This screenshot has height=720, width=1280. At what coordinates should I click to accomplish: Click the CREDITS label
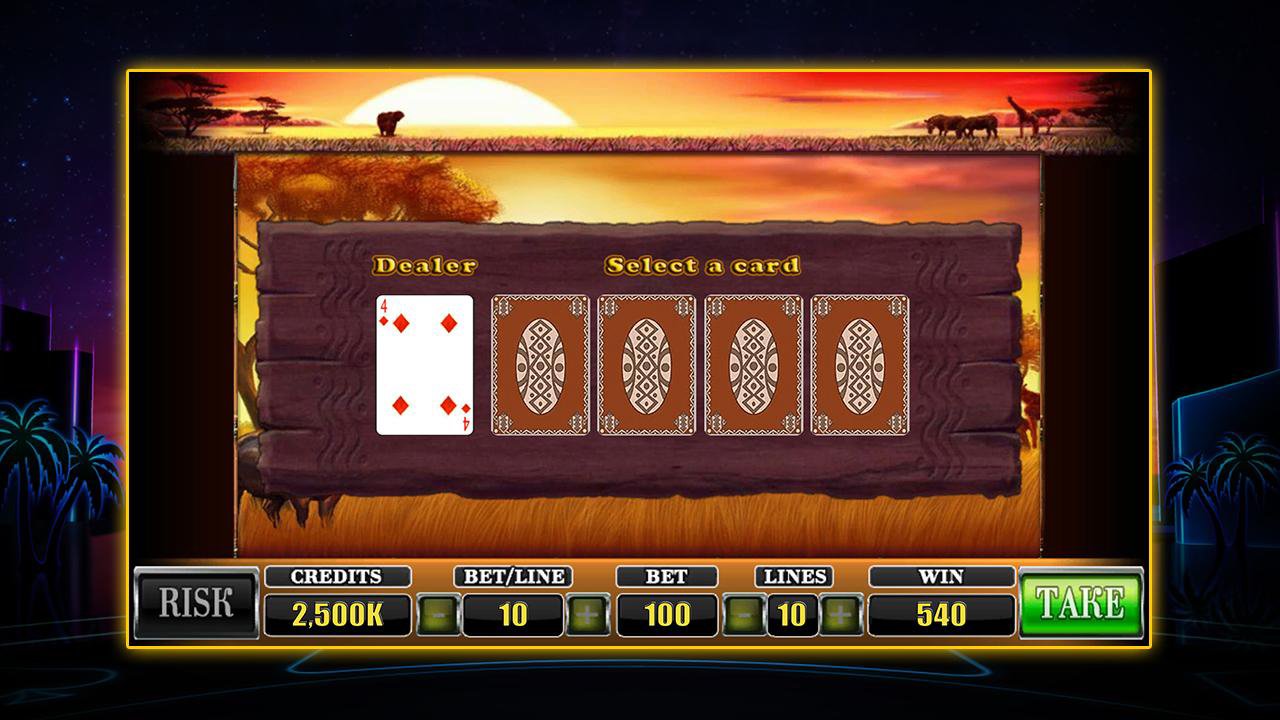[338, 576]
